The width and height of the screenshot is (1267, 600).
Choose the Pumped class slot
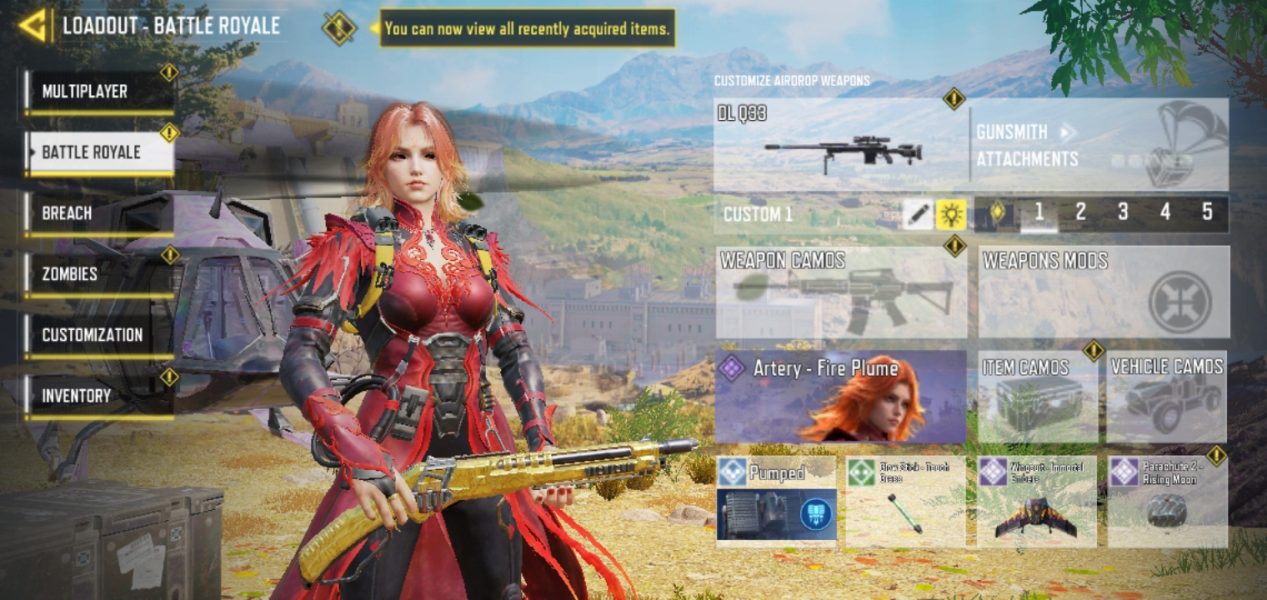(x=777, y=501)
